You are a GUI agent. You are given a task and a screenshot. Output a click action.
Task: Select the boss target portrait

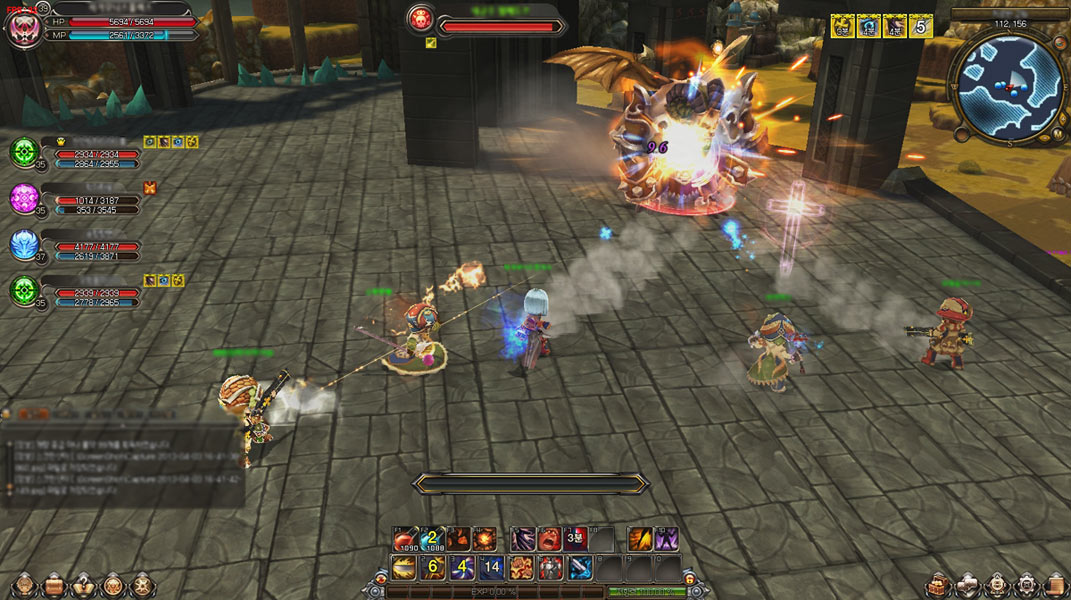420,19
